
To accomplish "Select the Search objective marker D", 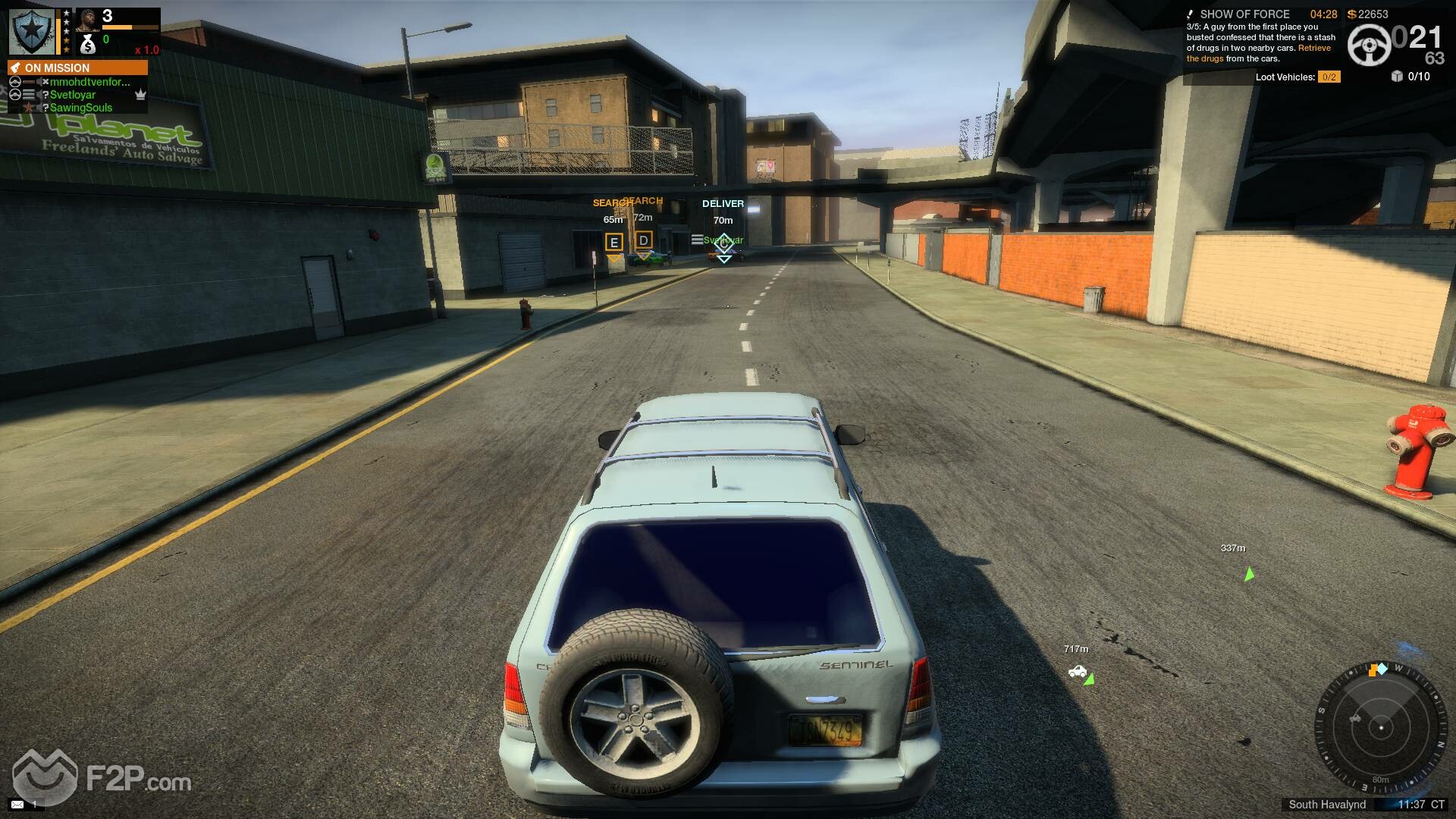I will pos(643,241).
